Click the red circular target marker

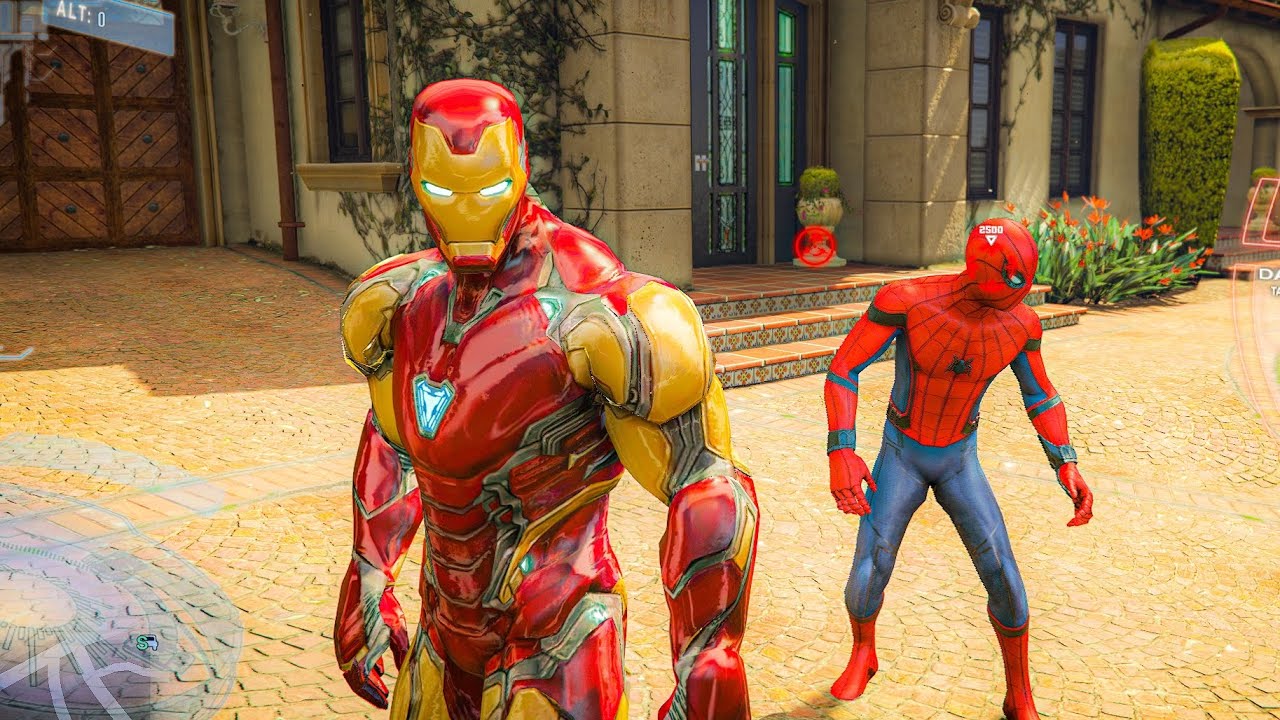[x=815, y=245]
